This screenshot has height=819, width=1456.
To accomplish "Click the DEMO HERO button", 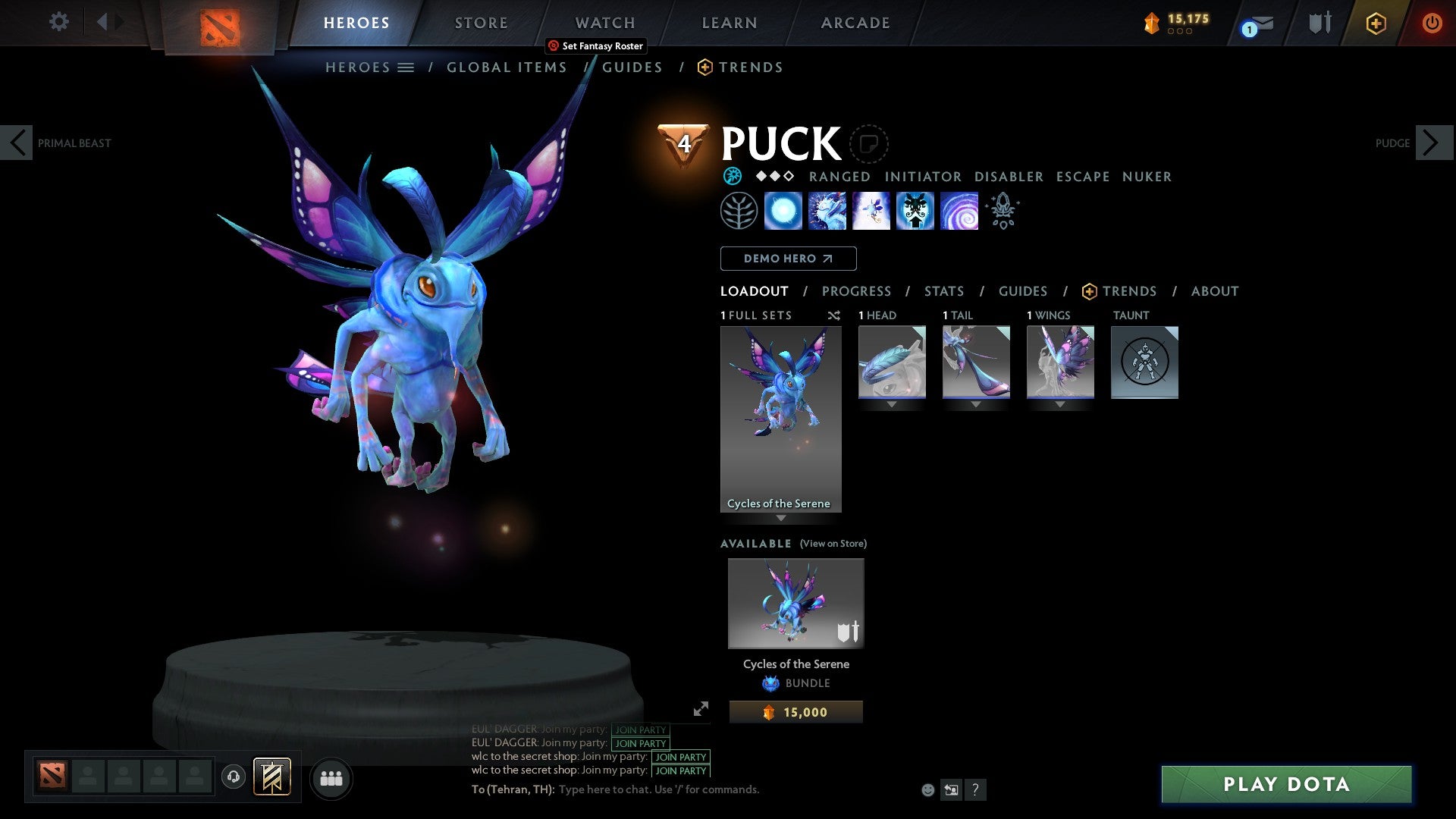I will tap(788, 258).
